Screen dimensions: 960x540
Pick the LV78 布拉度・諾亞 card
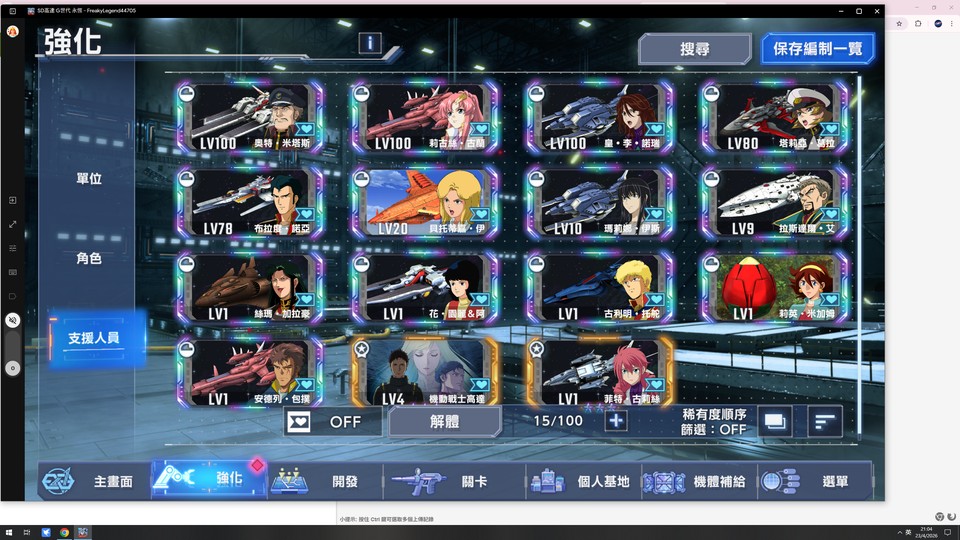pyautogui.click(x=250, y=203)
